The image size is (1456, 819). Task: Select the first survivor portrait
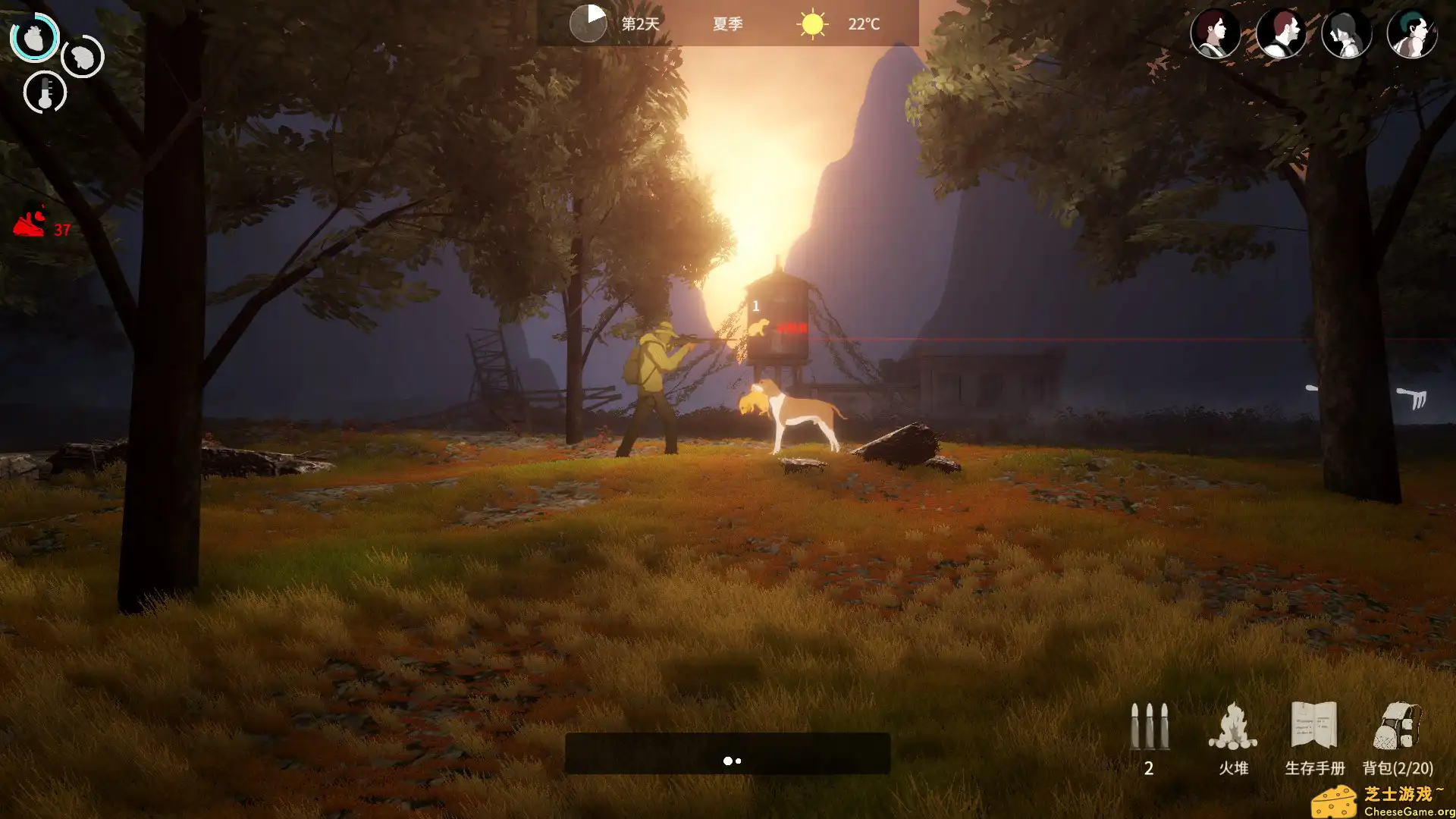coord(1216,33)
